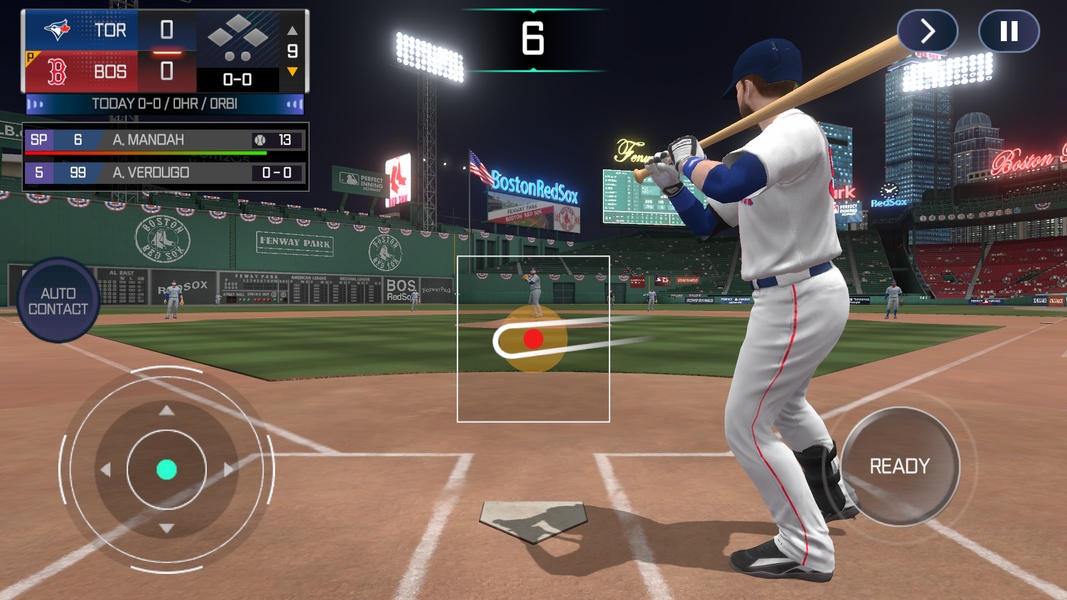This screenshot has width=1067, height=600.
Task: Click the skip arrow button
Action: click(927, 32)
